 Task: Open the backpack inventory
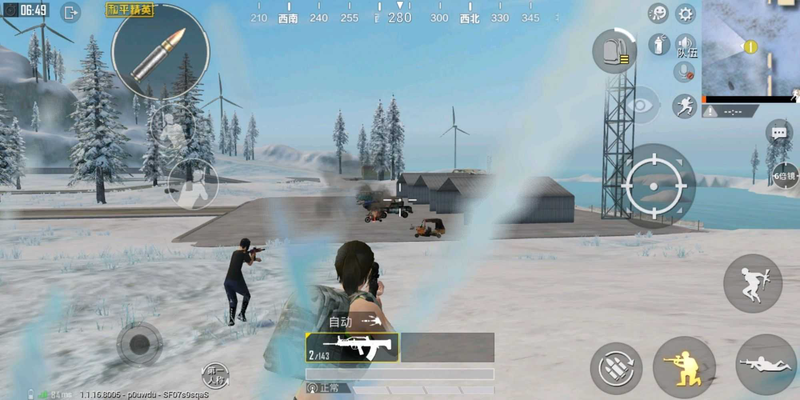615,50
